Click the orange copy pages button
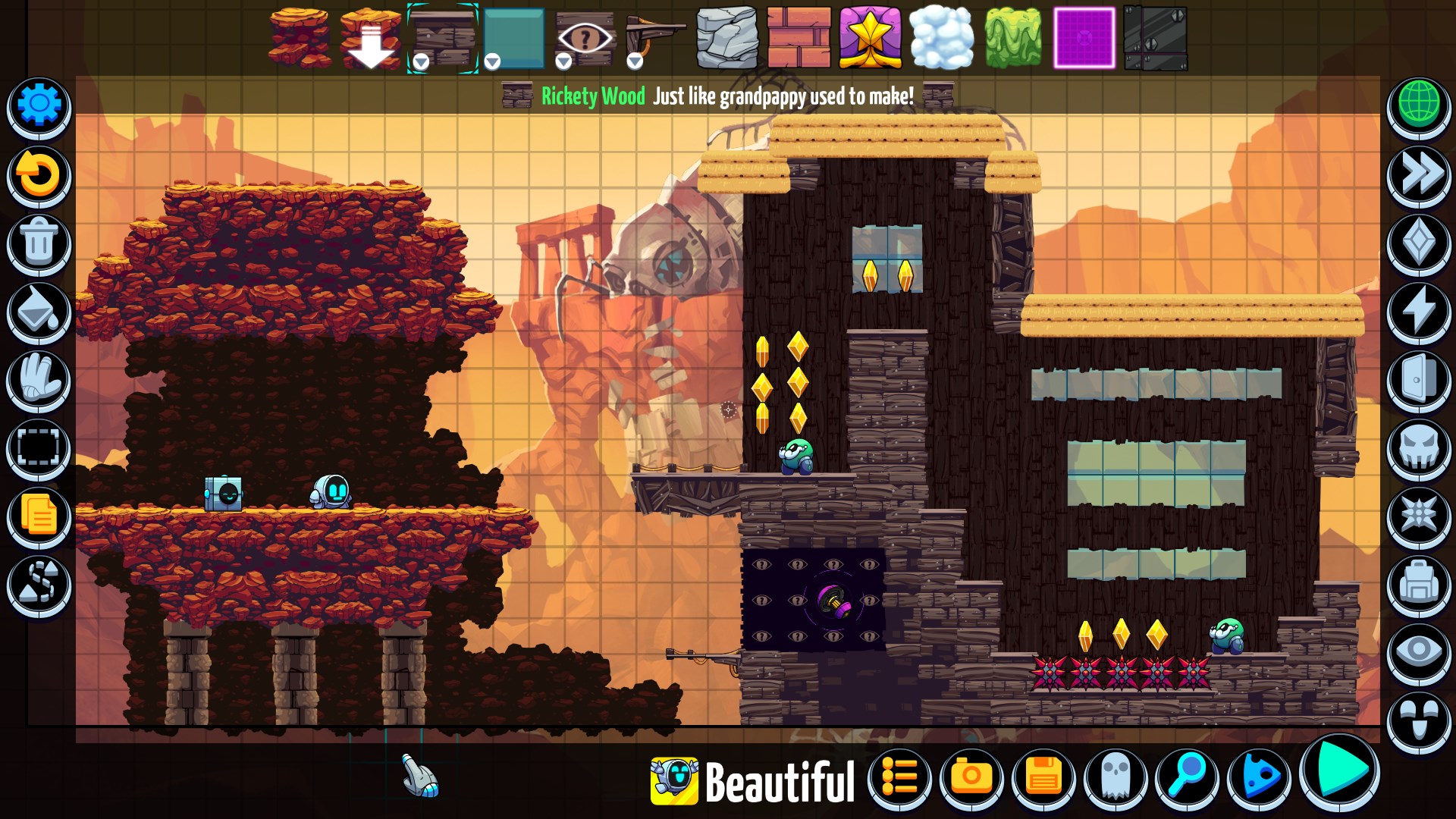Screen dimensions: 1456x819 pyautogui.click(x=39, y=516)
